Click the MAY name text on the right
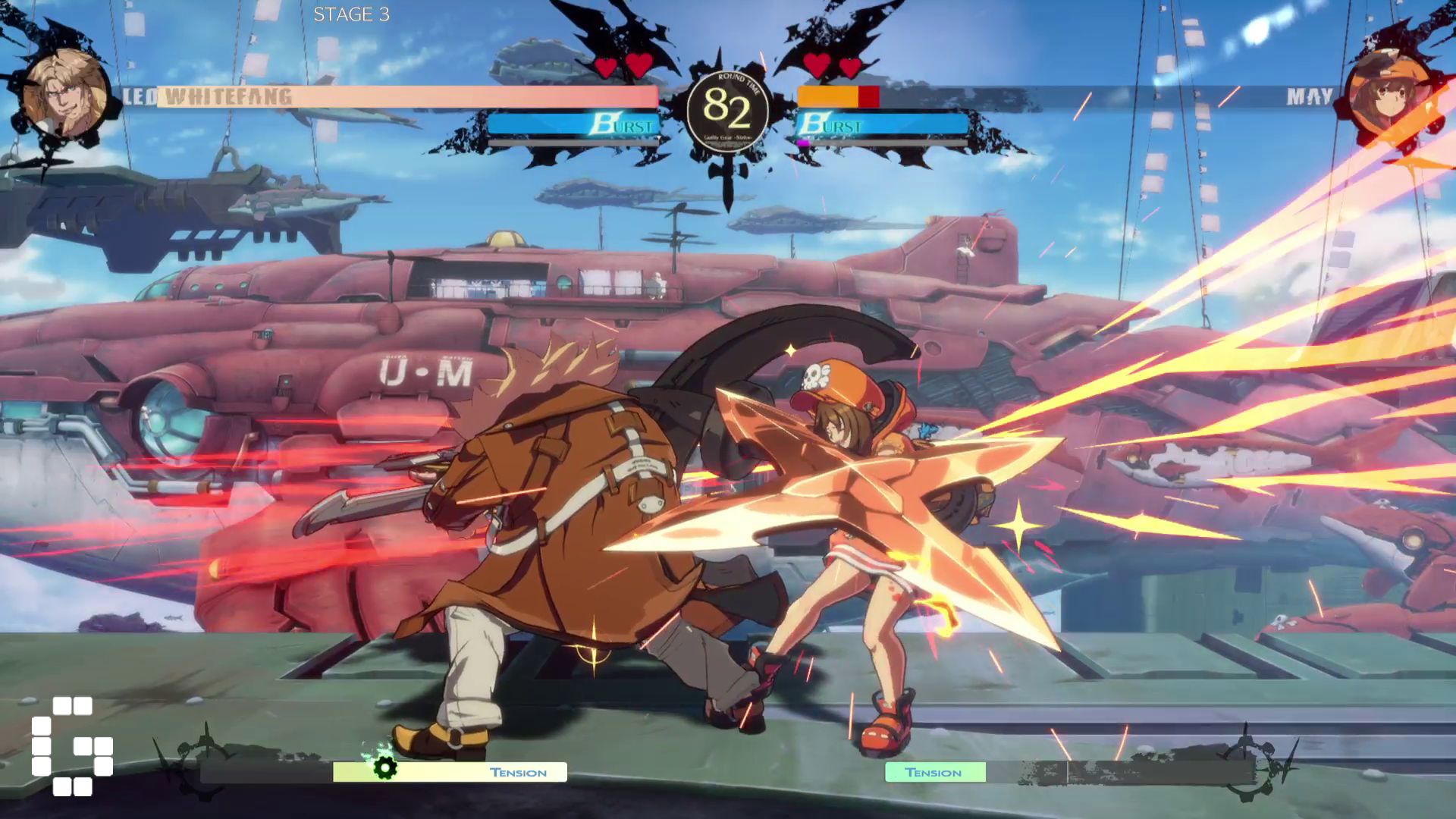This screenshot has height=819, width=1456. (1309, 96)
